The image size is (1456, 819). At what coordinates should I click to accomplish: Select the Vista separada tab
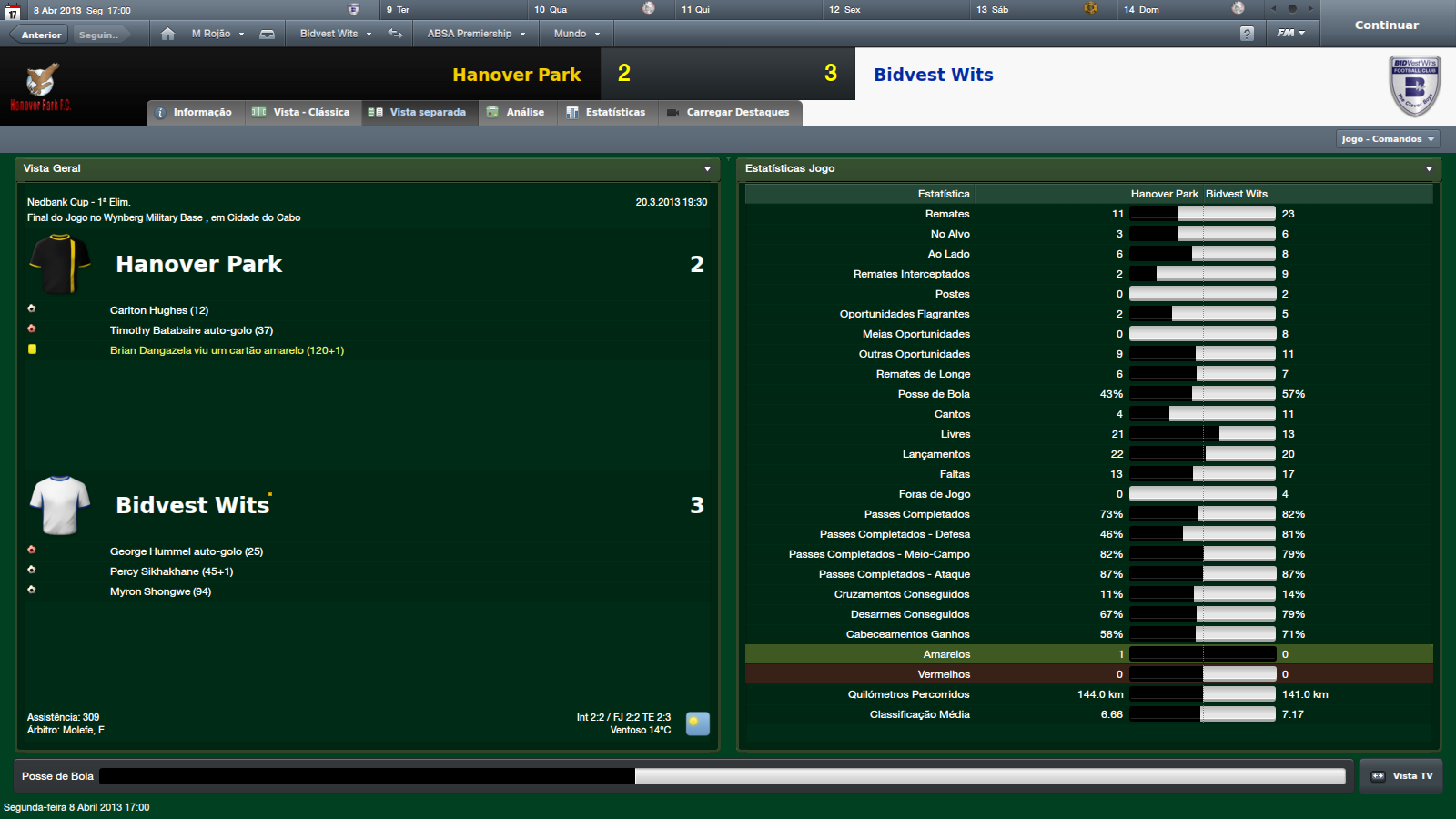[x=419, y=113]
